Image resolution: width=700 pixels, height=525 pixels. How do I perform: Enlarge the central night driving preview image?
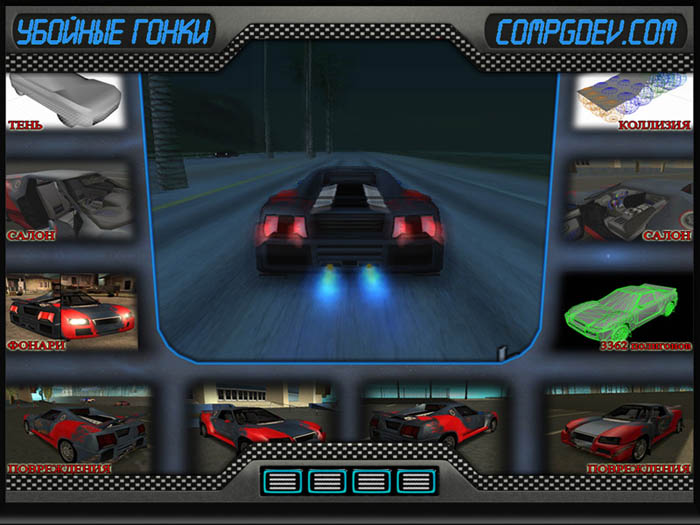[350, 200]
